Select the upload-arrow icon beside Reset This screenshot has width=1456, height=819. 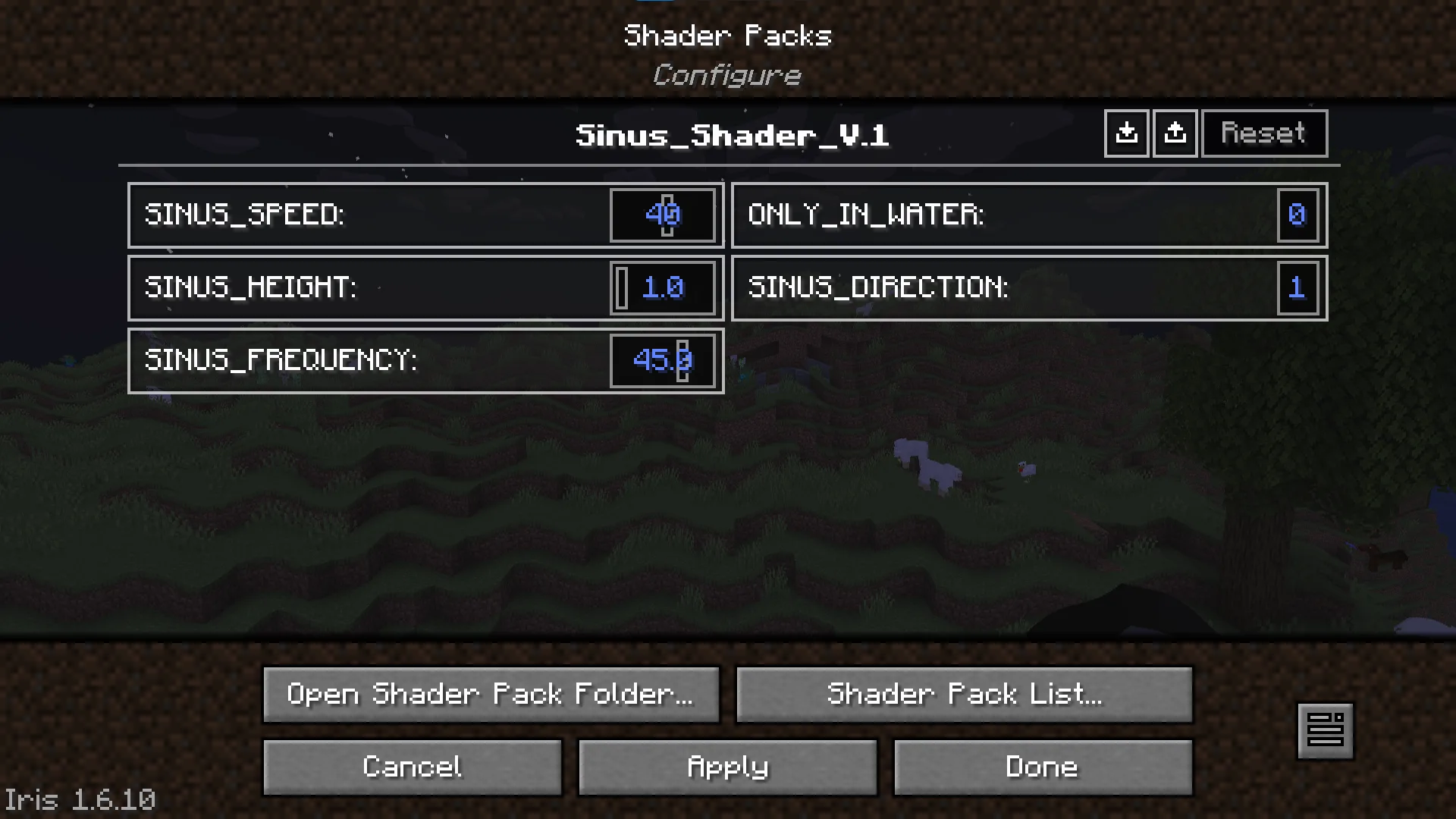coord(1175,133)
